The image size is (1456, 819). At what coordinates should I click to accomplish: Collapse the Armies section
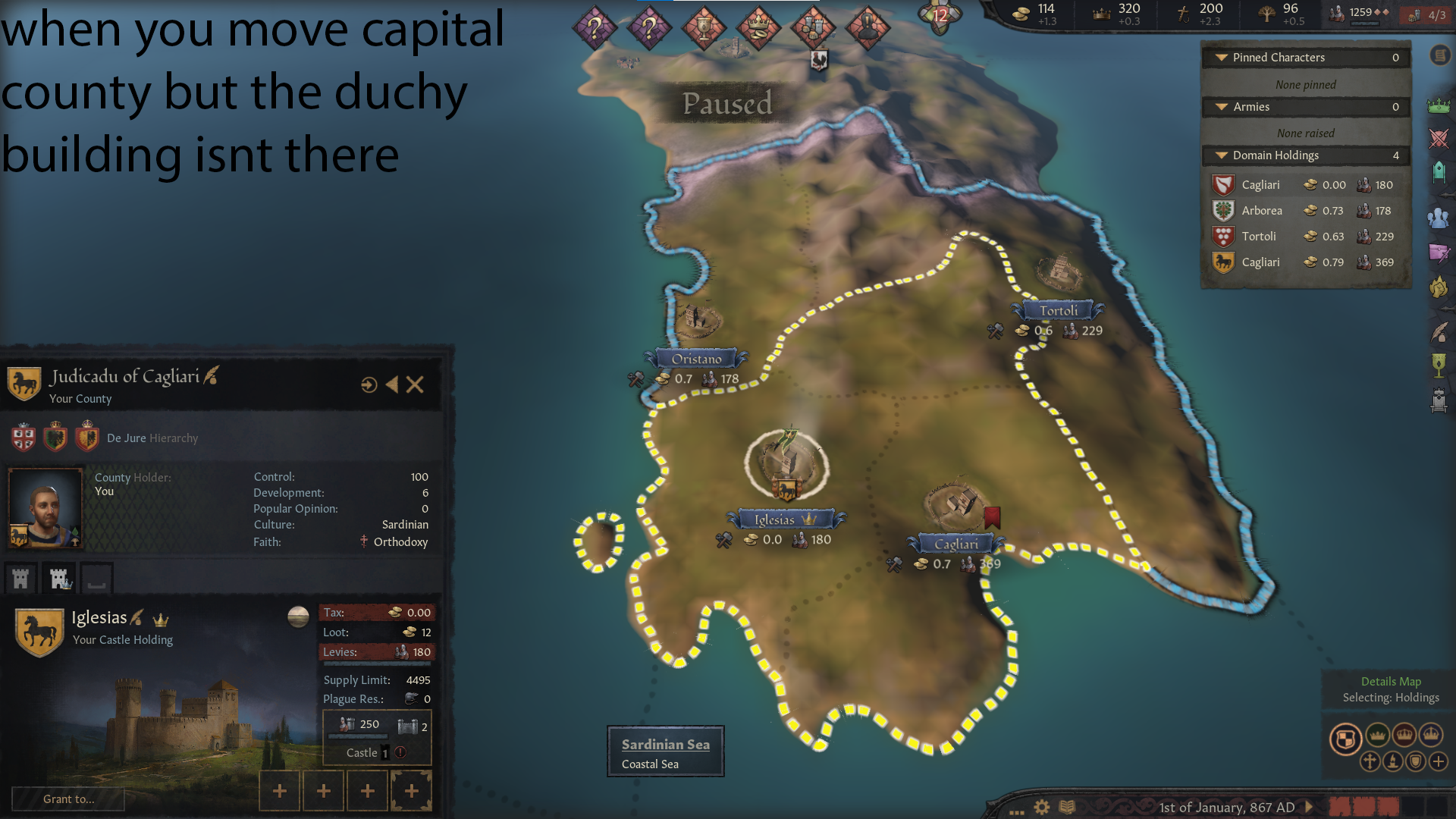pos(1221,107)
